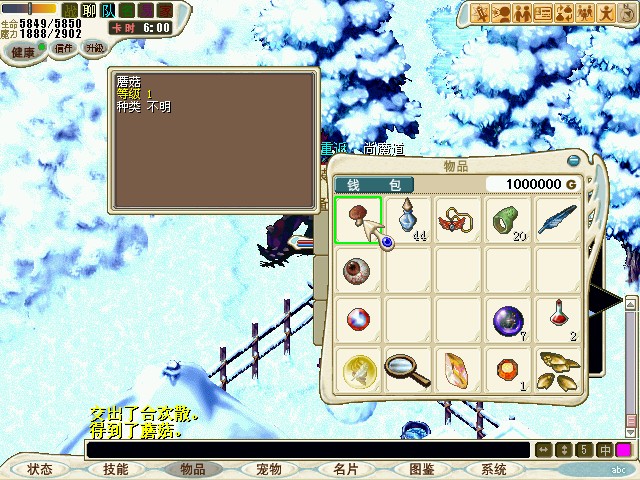The width and height of the screenshot is (640, 480).
Task: Select the pink crystal shard item
Action: coord(459,371)
